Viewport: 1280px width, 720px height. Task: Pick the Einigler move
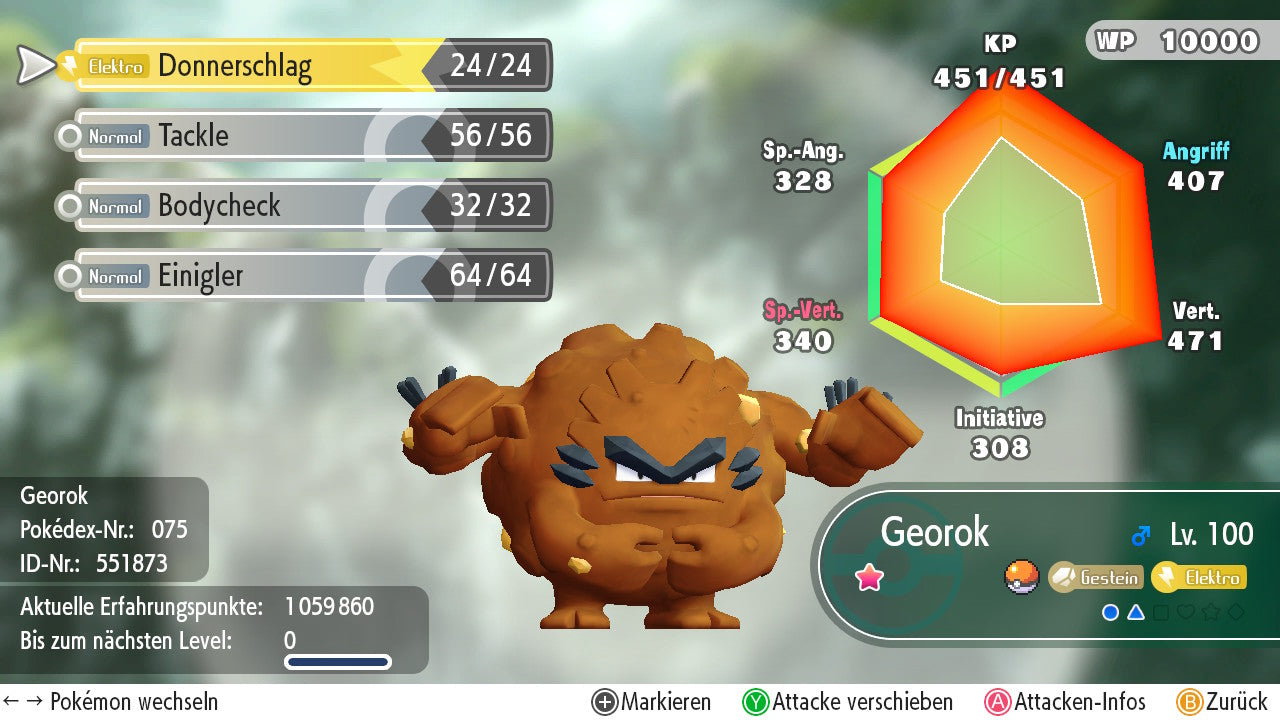tap(312, 276)
